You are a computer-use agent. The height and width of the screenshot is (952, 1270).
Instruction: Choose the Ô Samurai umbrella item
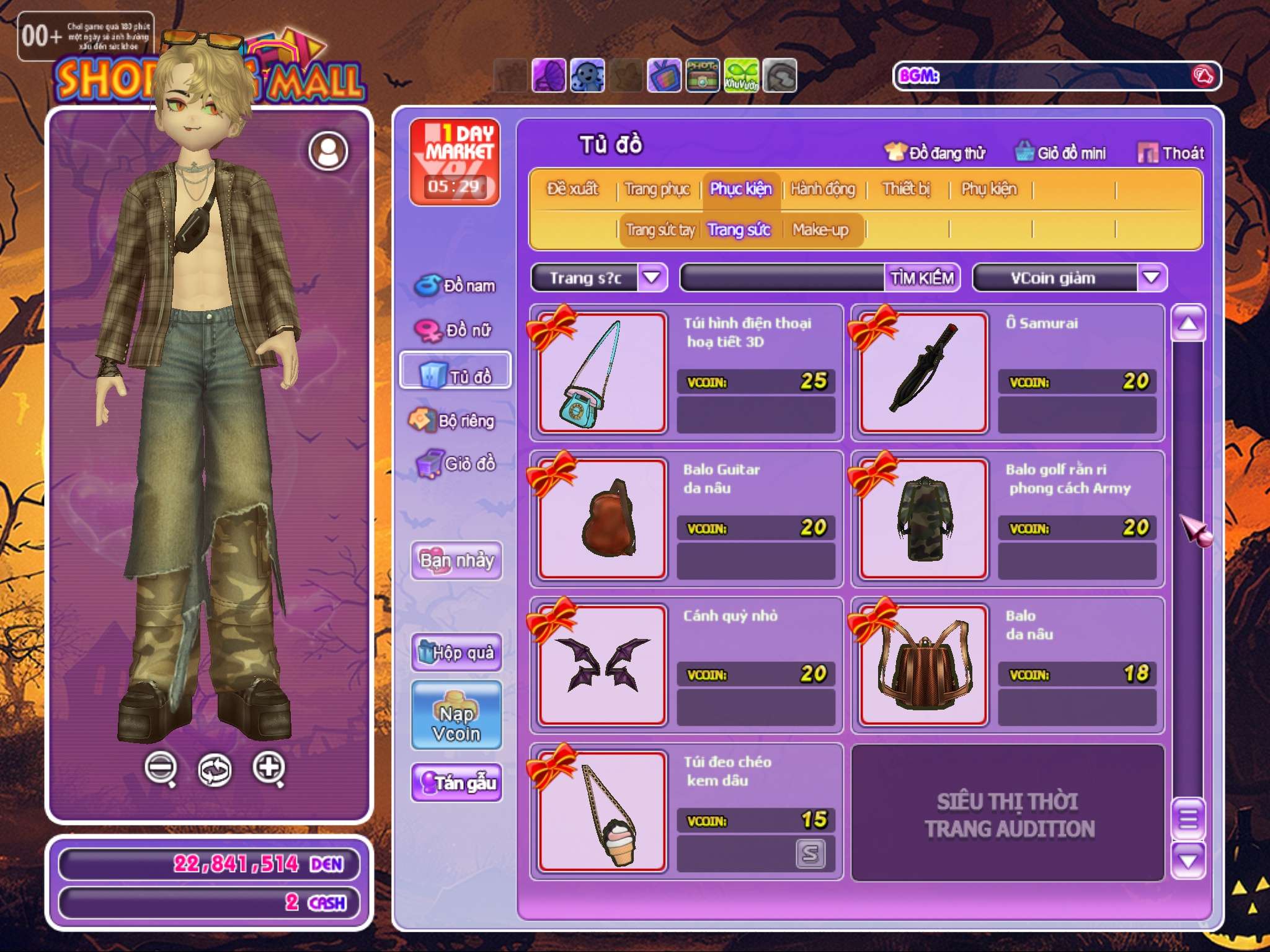(923, 372)
